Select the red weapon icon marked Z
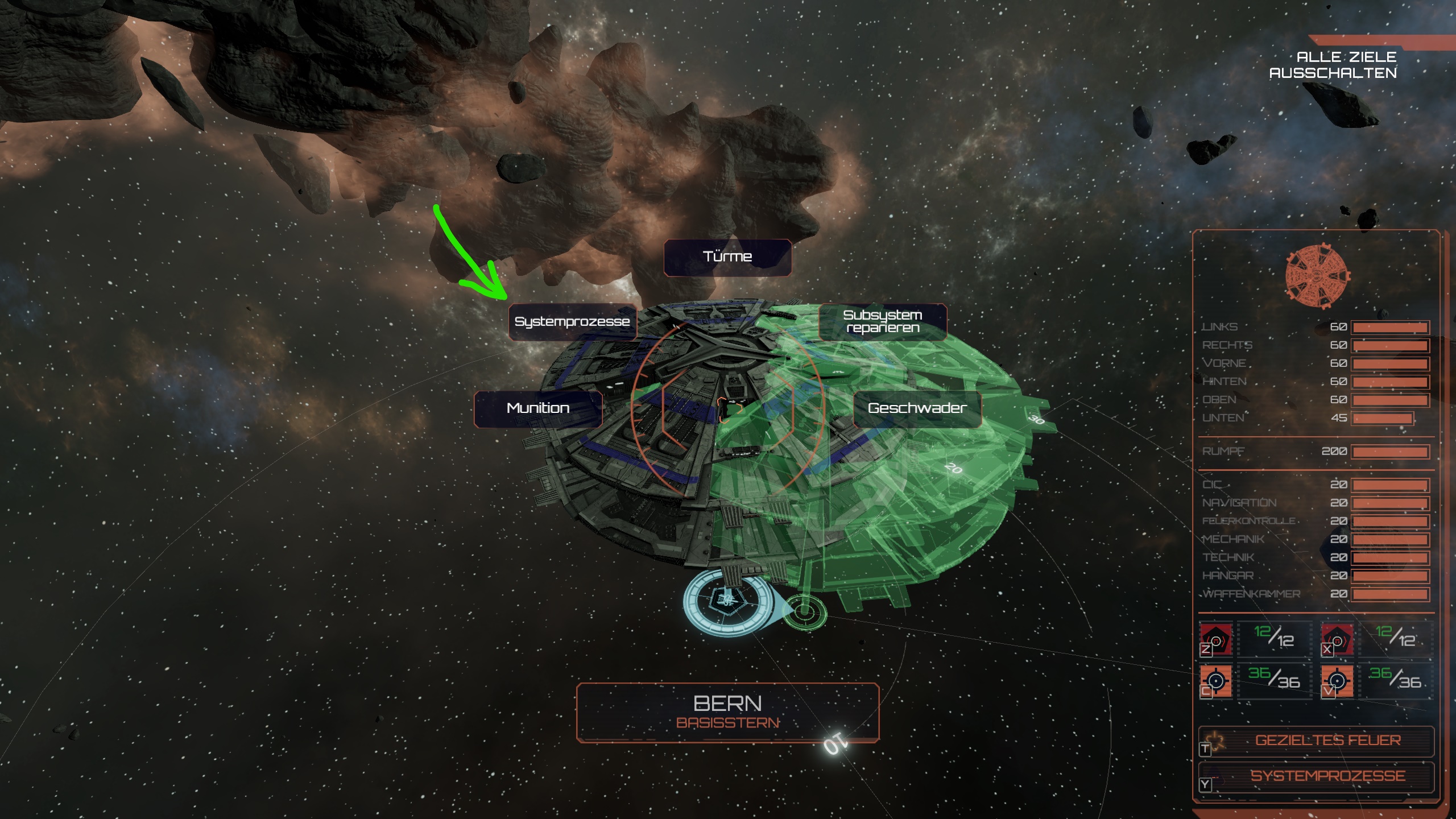Screen dimensions: 1456x819 1216,640
